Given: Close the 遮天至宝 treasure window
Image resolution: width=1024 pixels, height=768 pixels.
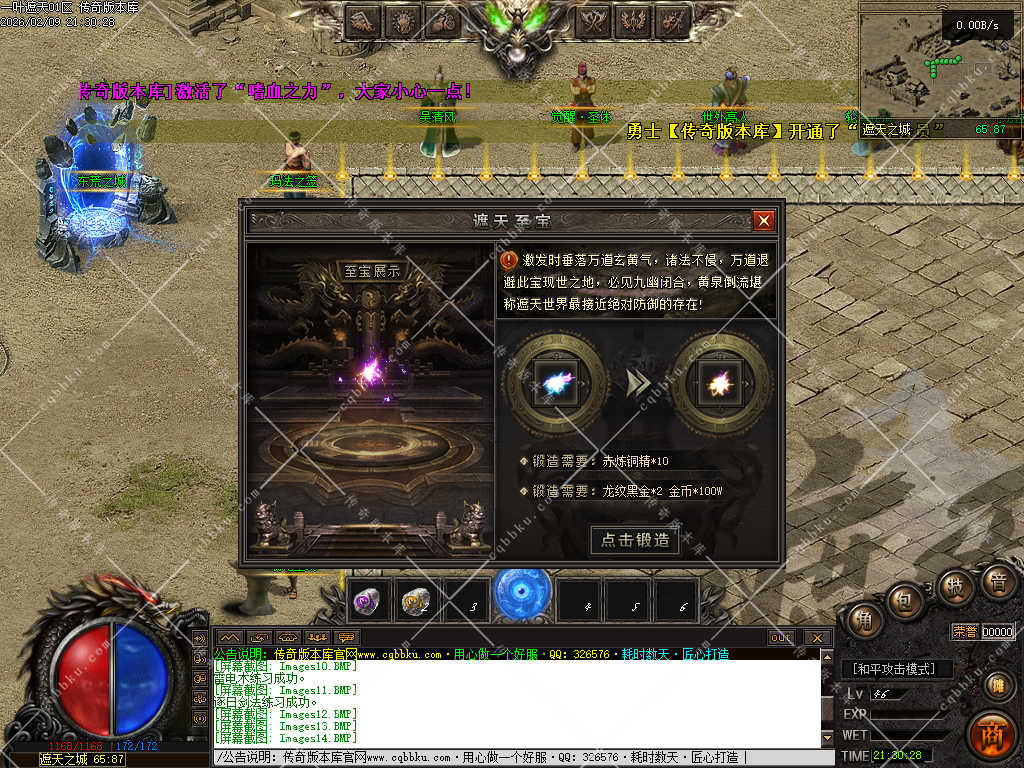Looking at the screenshot, I should (x=764, y=221).
